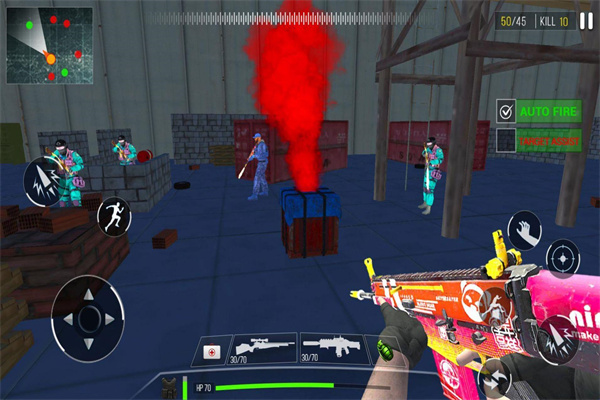This screenshot has height=400, width=600.
Task: Tap the hand interact button
Action: tap(524, 230)
